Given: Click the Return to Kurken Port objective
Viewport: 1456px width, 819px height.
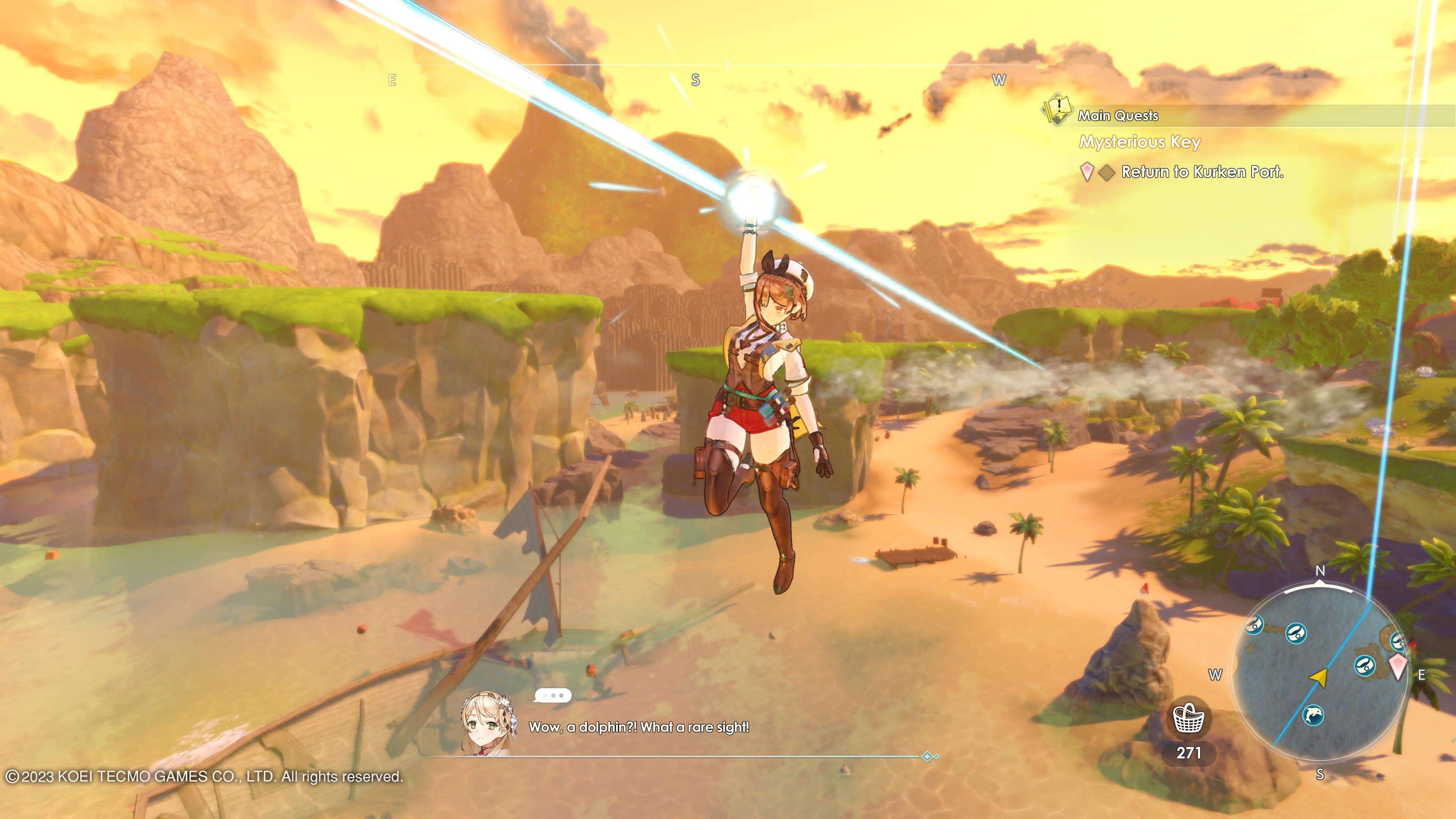Looking at the screenshot, I should (1202, 172).
